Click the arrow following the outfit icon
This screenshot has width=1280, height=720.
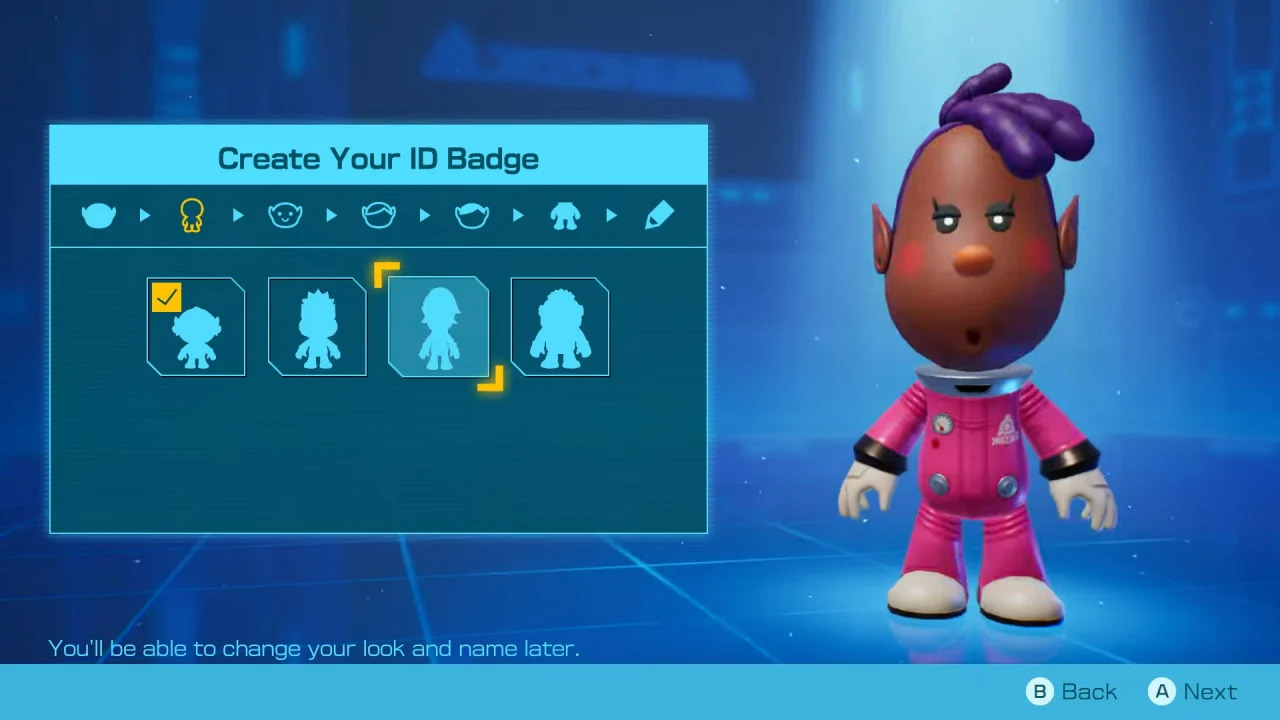click(611, 215)
